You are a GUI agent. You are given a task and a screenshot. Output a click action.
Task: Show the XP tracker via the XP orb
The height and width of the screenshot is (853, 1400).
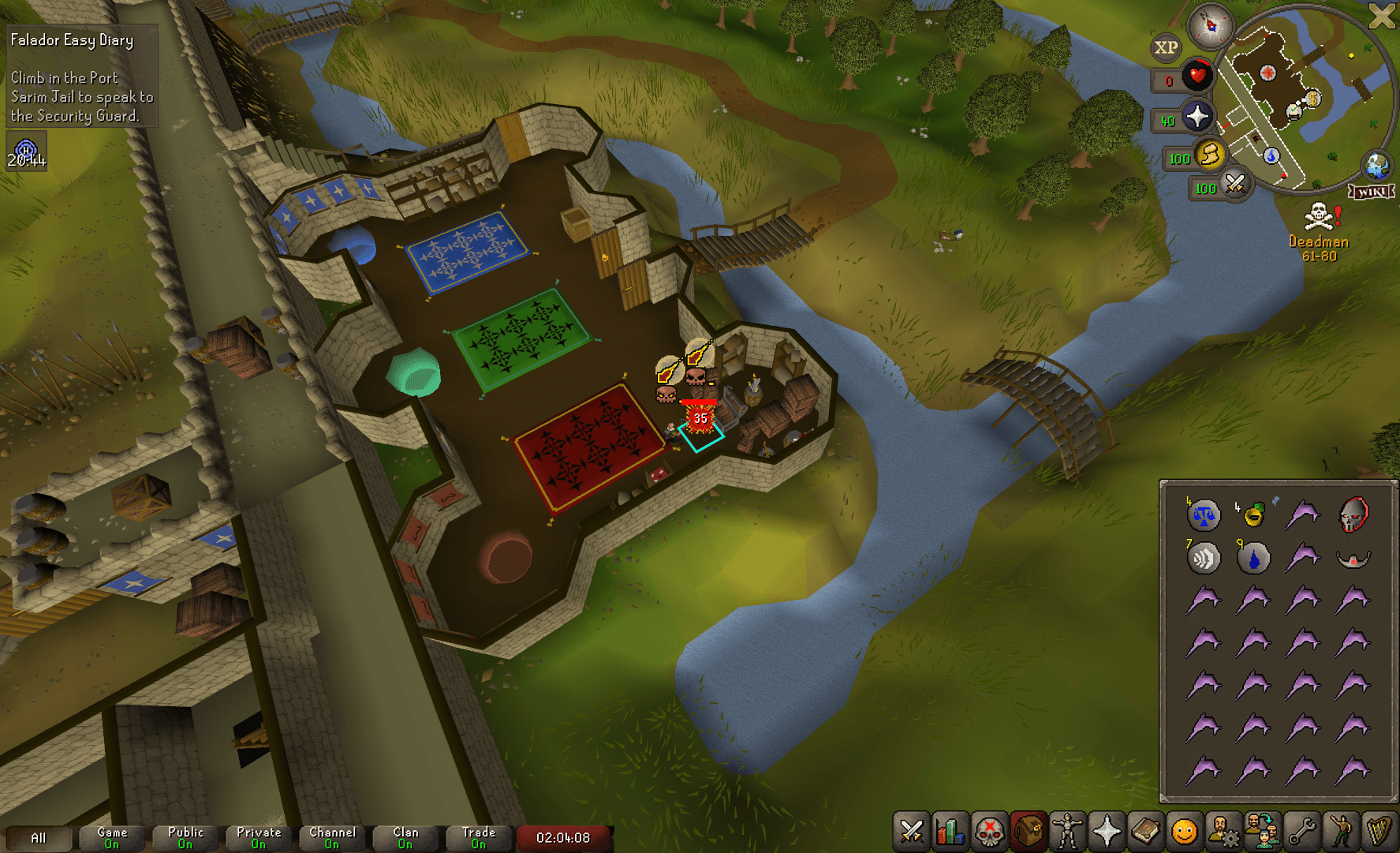pos(1168,47)
